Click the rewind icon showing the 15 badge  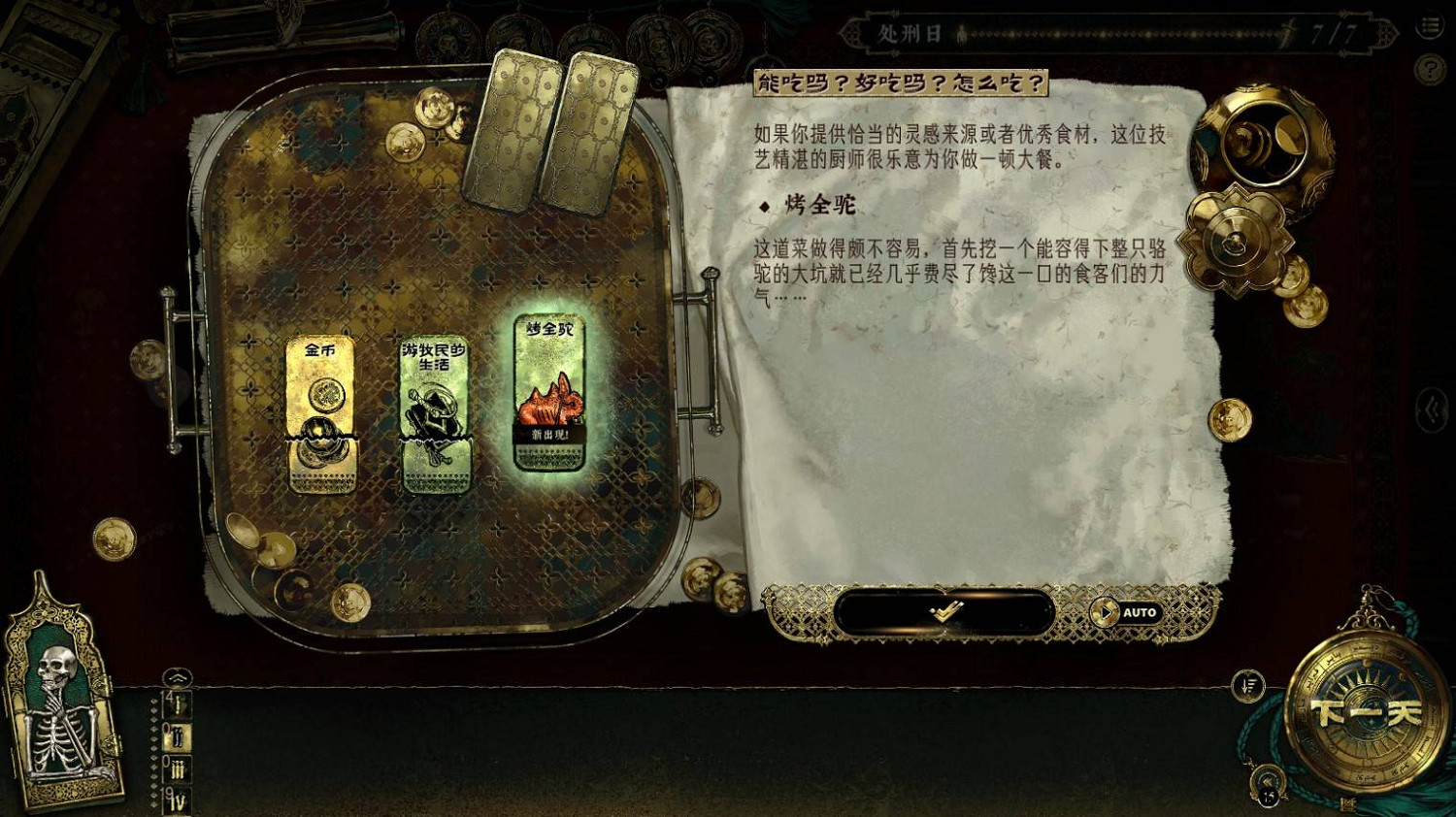coord(1267,781)
